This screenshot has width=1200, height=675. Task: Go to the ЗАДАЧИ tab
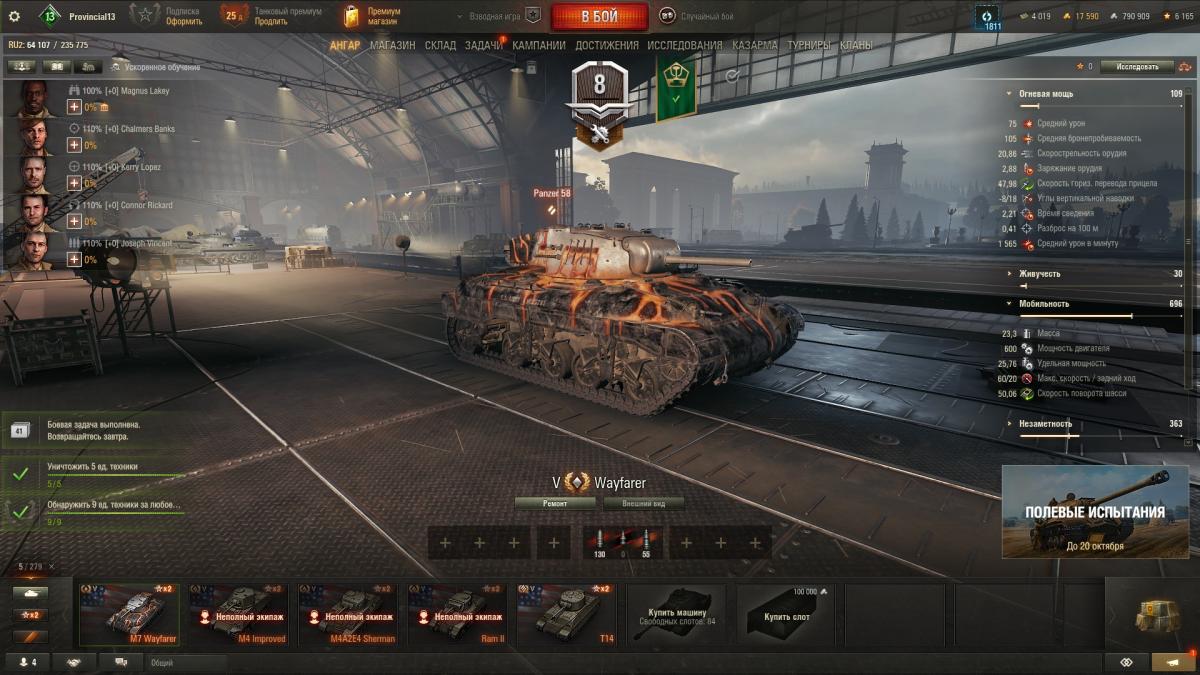[x=484, y=45]
